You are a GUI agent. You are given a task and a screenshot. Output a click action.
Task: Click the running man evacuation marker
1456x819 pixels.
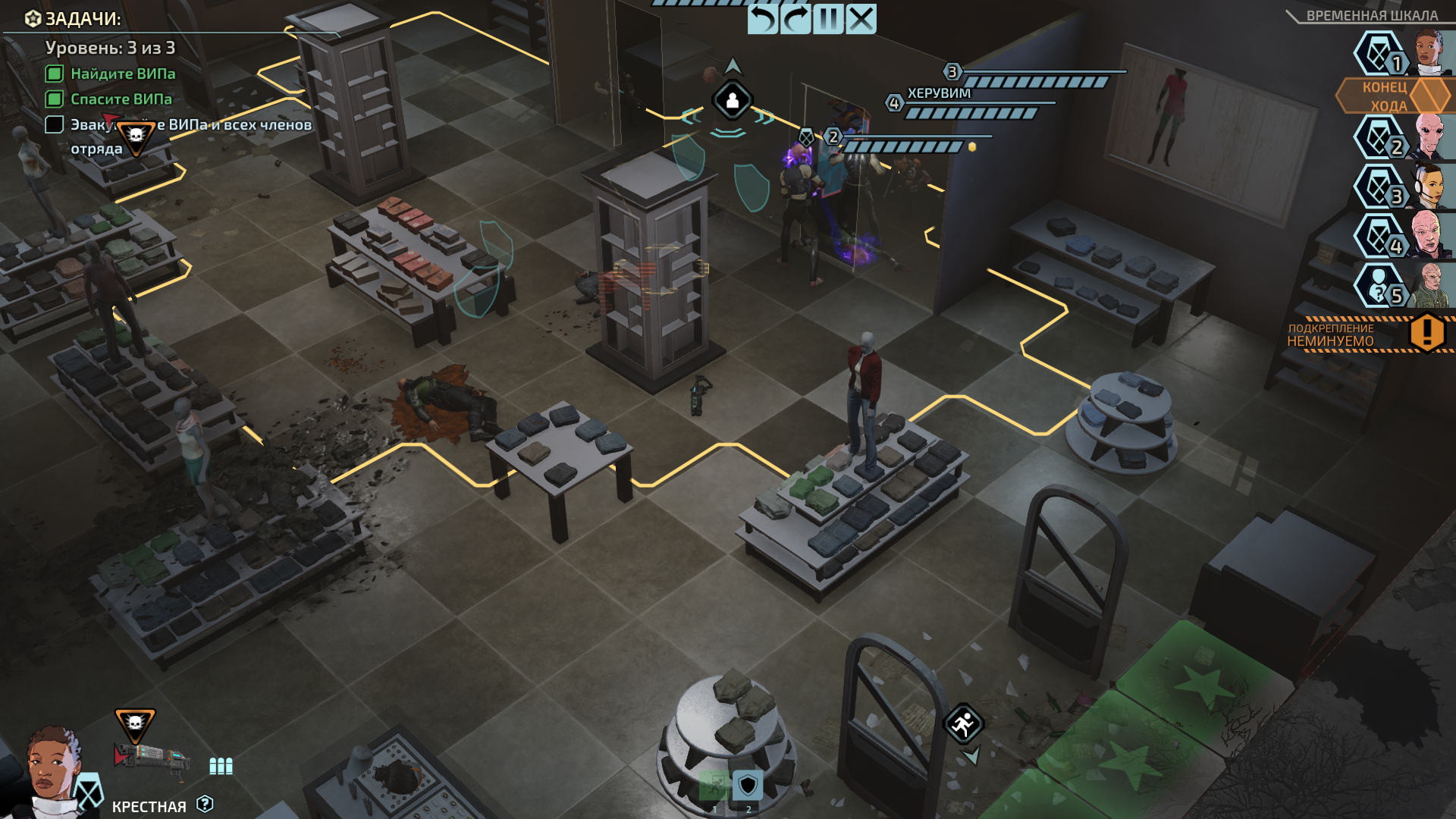[x=963, y=724]
